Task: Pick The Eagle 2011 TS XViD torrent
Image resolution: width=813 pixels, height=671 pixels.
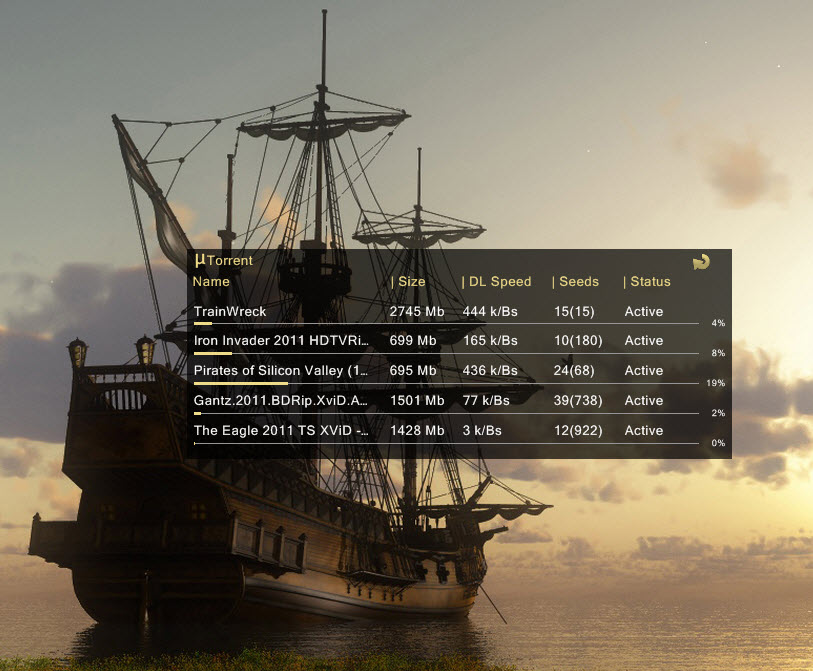Action: 281,431
